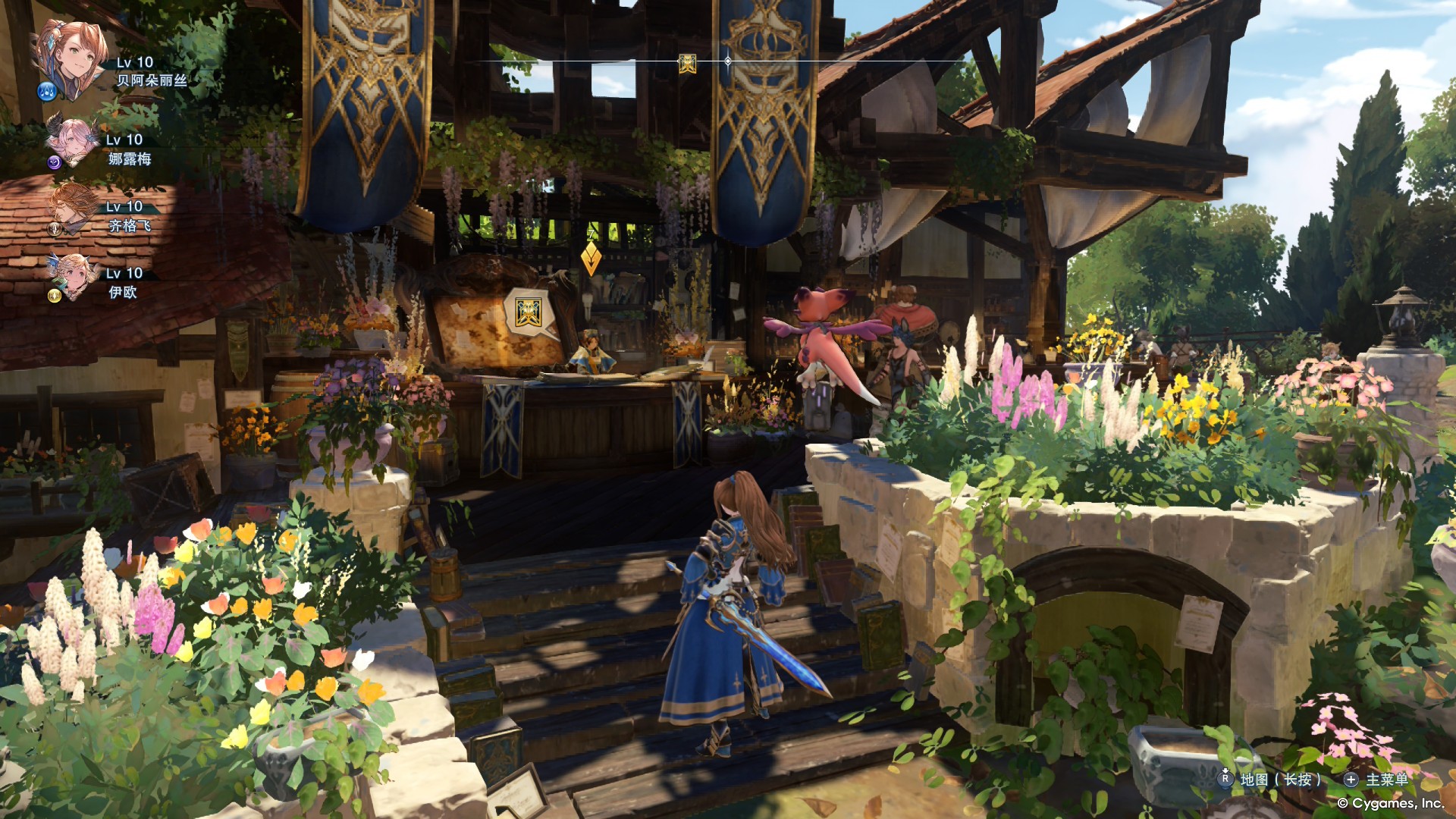Open the 主菜单 main menu

pyautogui.click(x=1386, y=779)
